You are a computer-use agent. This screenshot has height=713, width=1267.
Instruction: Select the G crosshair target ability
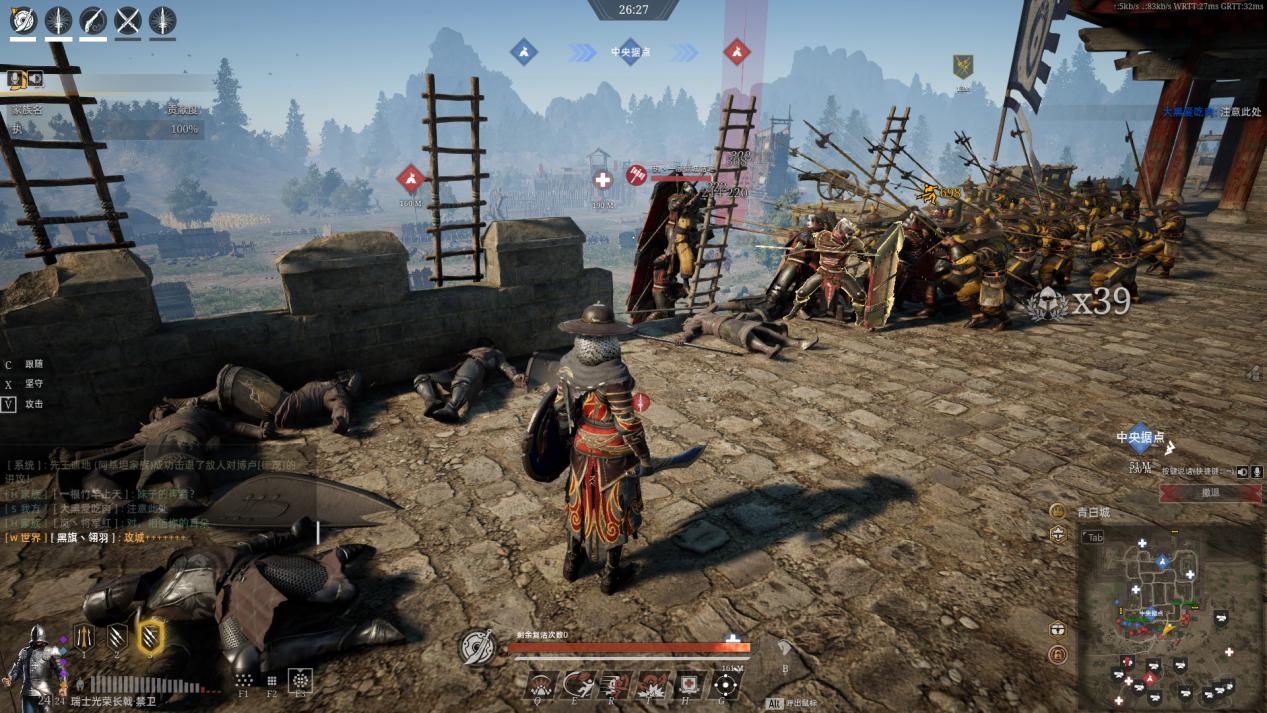click(x=726, y=685)
